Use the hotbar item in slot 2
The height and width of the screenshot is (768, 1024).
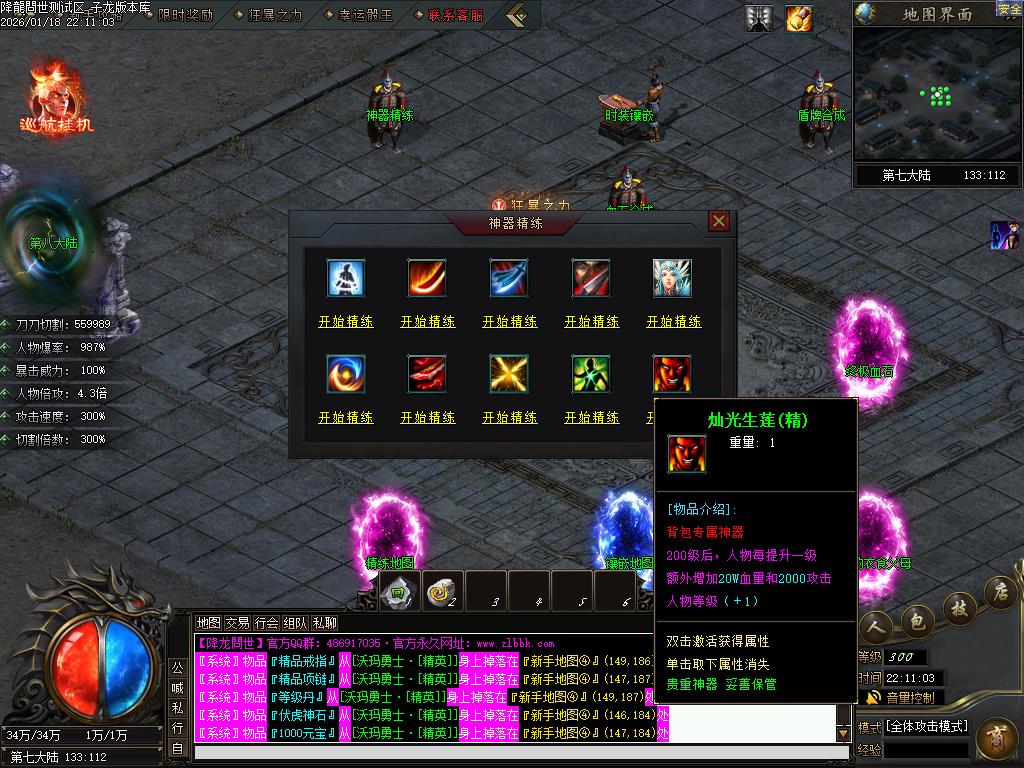pos(443,590)
